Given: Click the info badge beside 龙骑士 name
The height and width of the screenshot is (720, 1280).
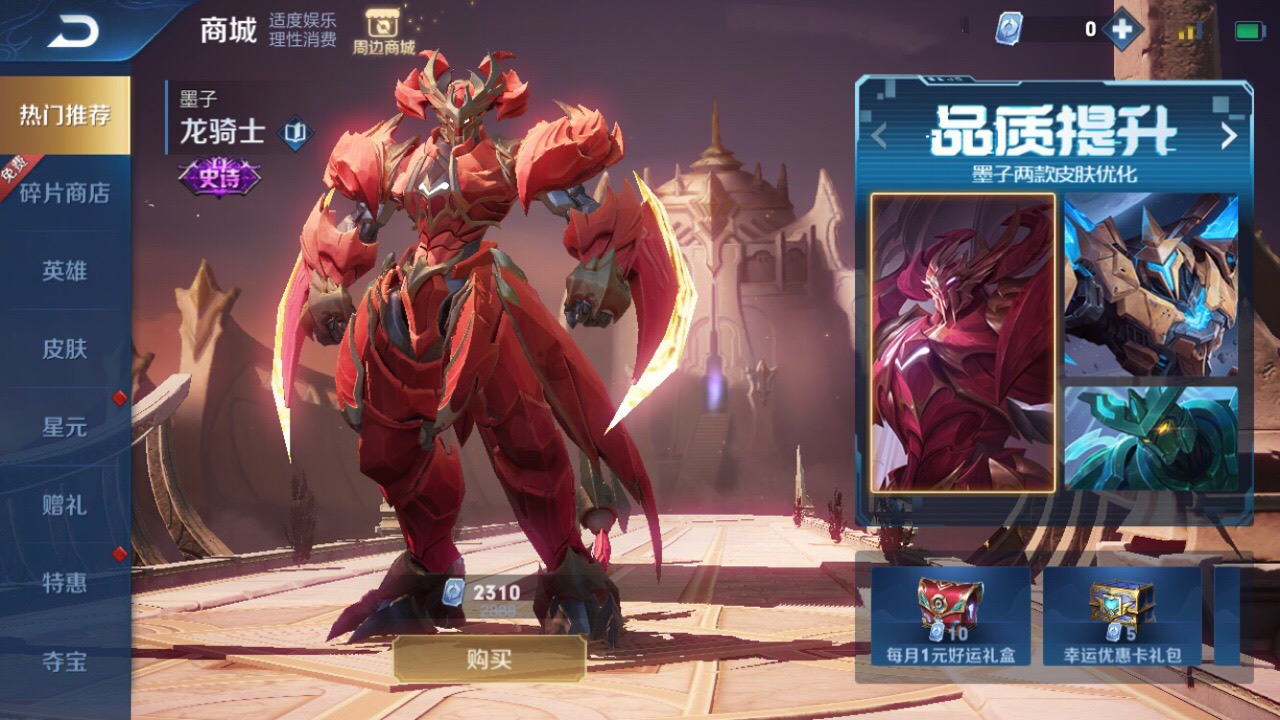Looking at the screenshot, I should pos(294,132).
